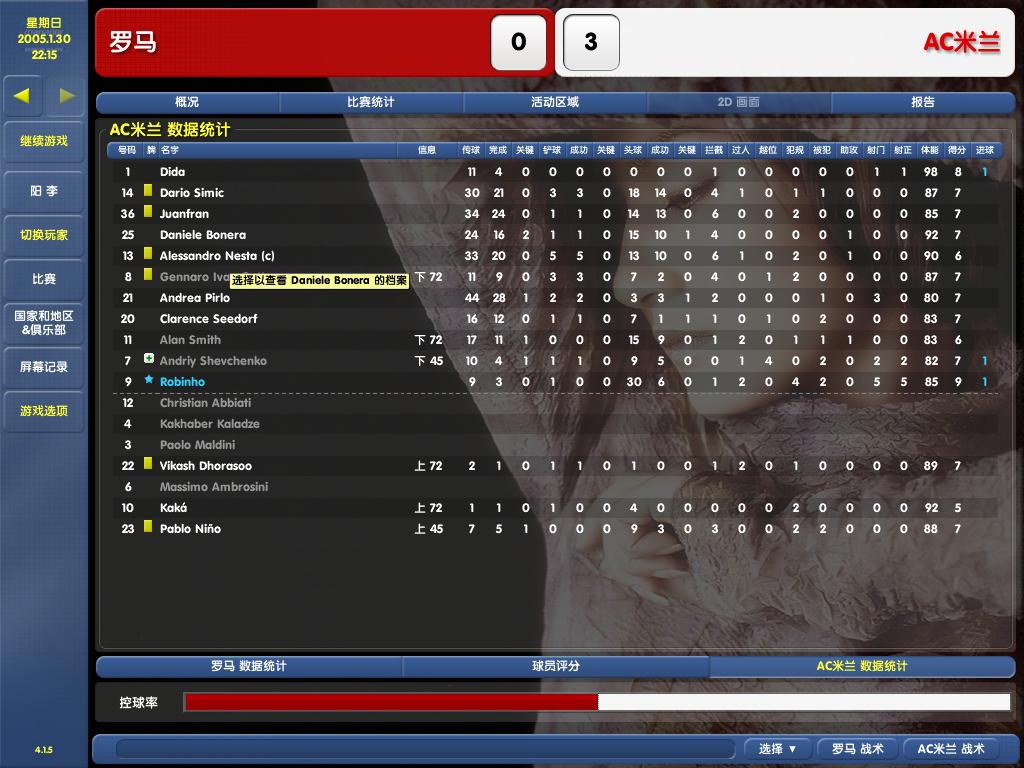Open the 切换玩家 switch player menu
This screenshot has height=768, width=1024.
(44, 235)
